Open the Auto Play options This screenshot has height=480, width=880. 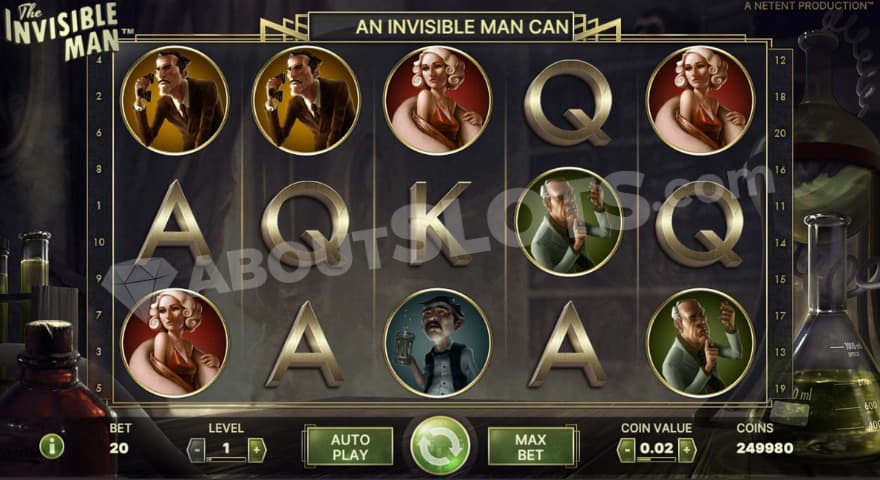click(x=349, y=446)
